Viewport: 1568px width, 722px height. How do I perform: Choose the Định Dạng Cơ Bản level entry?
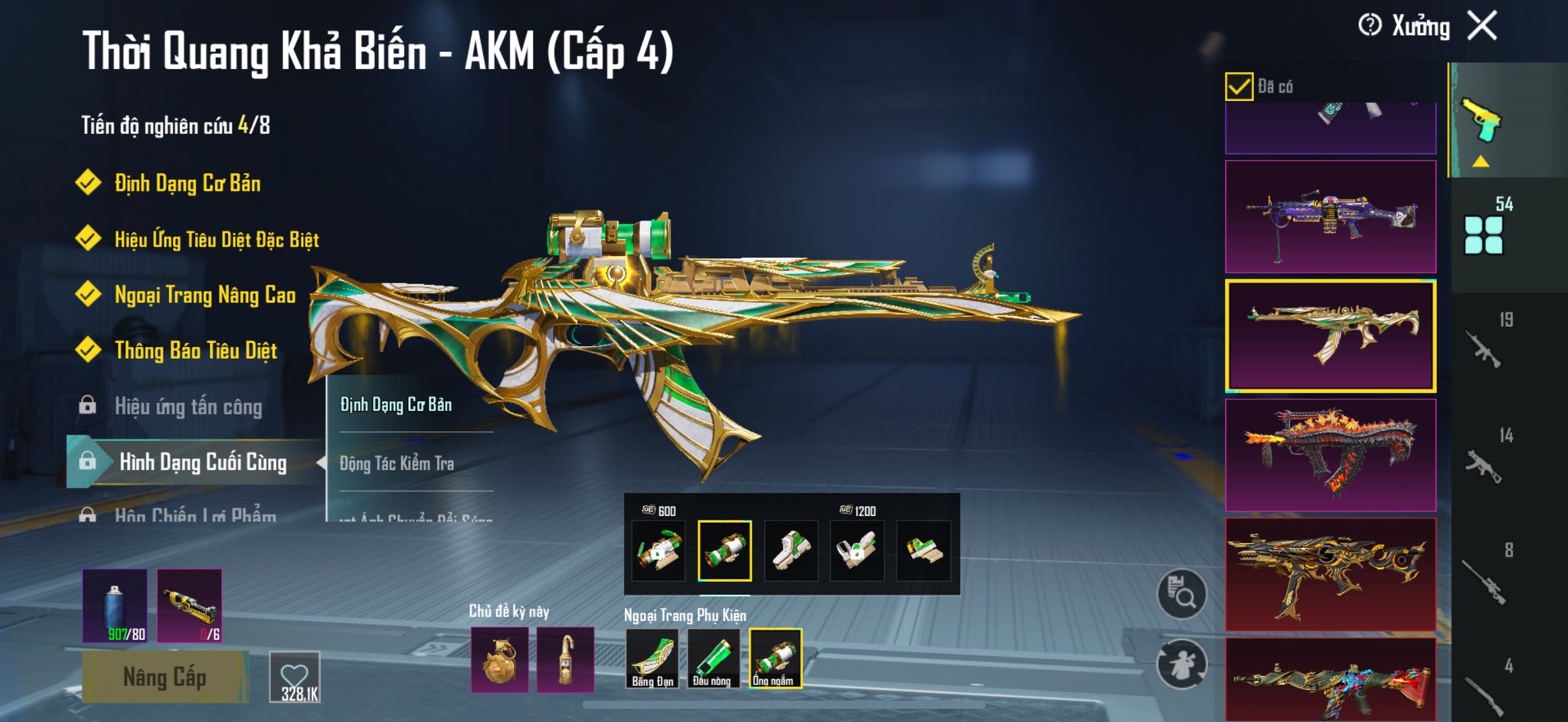tap(187, 184)
